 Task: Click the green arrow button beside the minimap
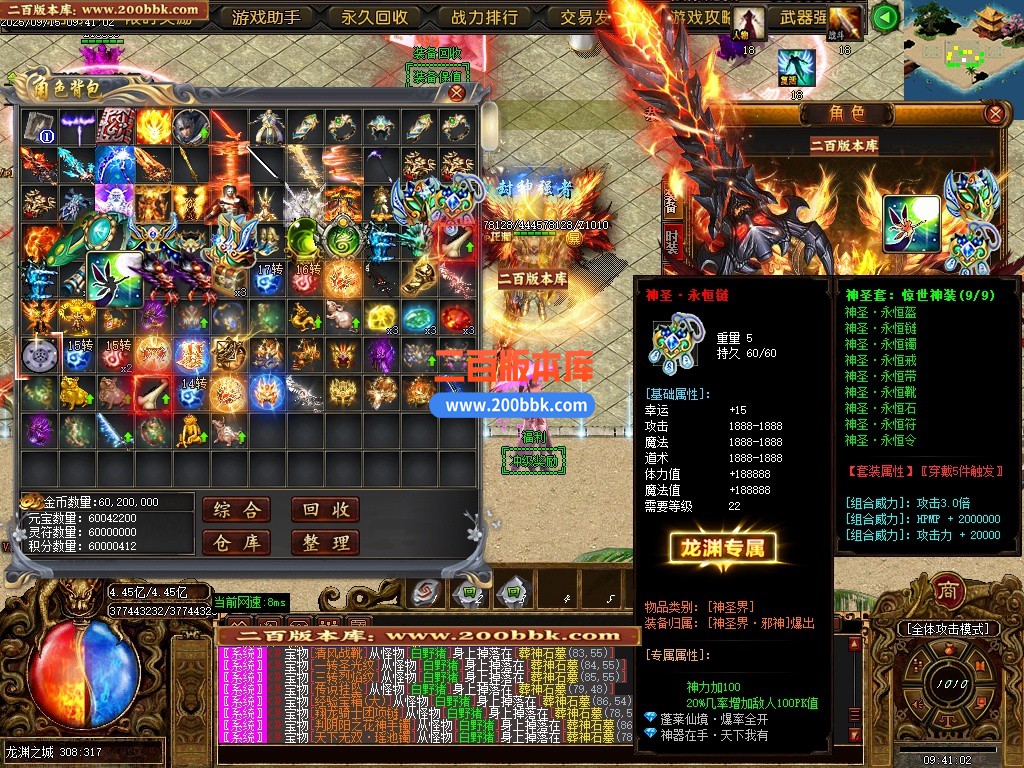(x=884, y=17)
